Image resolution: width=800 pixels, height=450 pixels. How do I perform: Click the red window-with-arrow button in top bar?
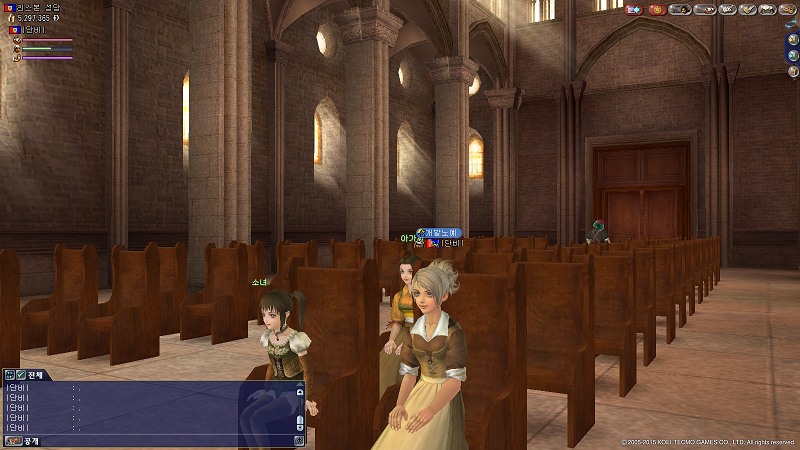[x=633, y=9]
